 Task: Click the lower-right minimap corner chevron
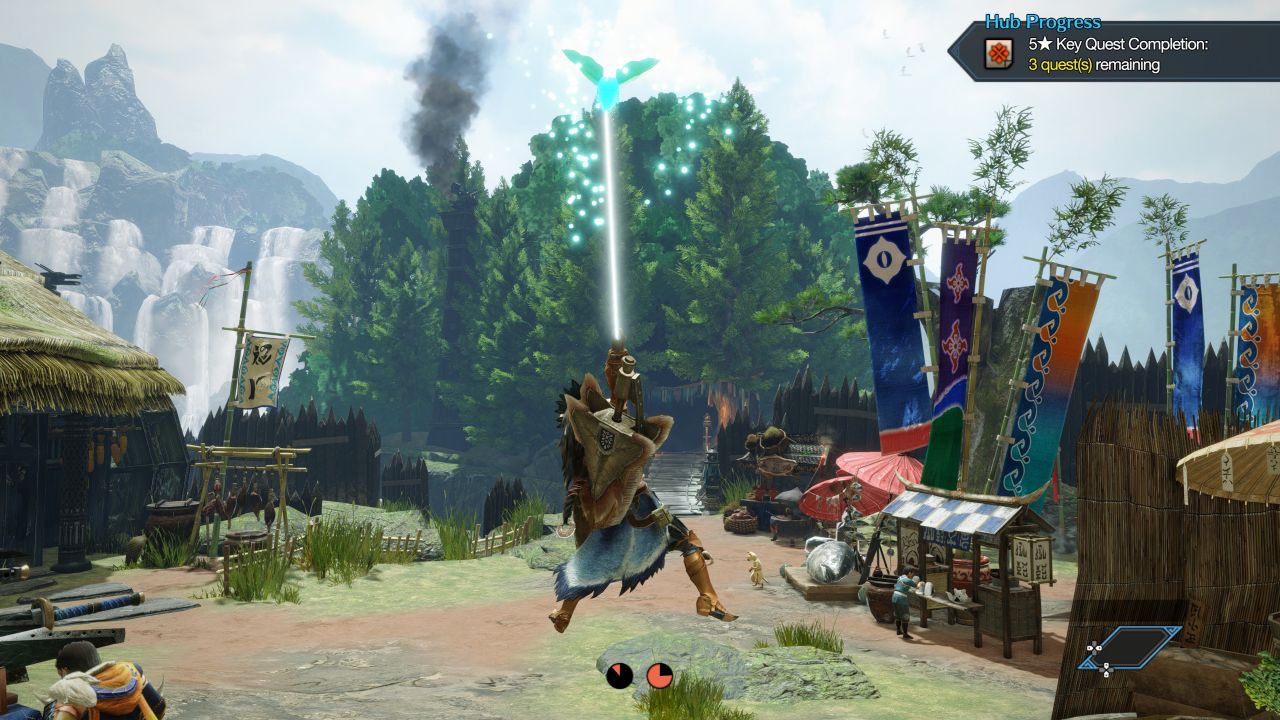pyautogui.click(x=1089, y=664)
